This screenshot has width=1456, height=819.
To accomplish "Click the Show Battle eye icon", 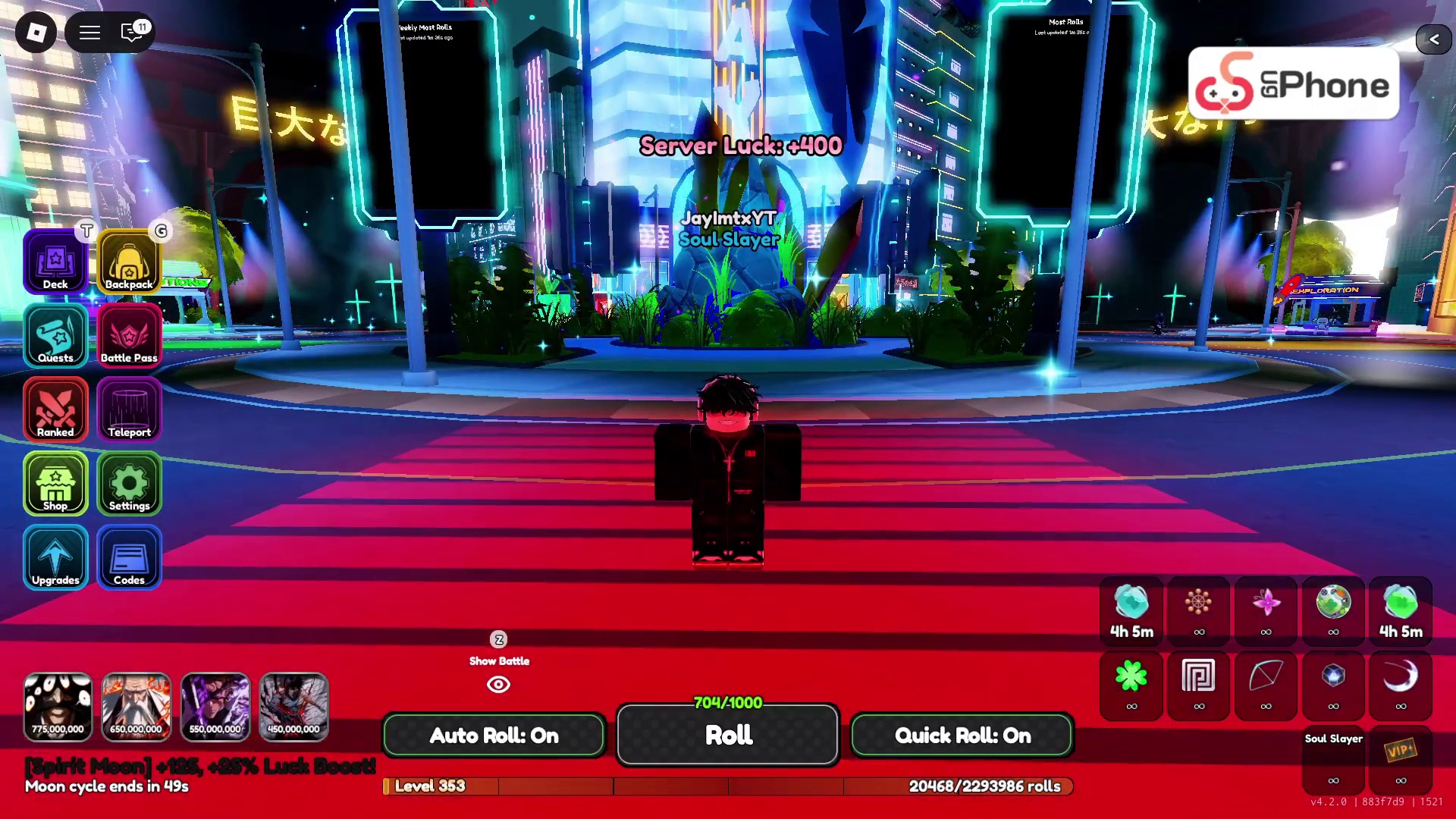I will [x=498, y=685].
